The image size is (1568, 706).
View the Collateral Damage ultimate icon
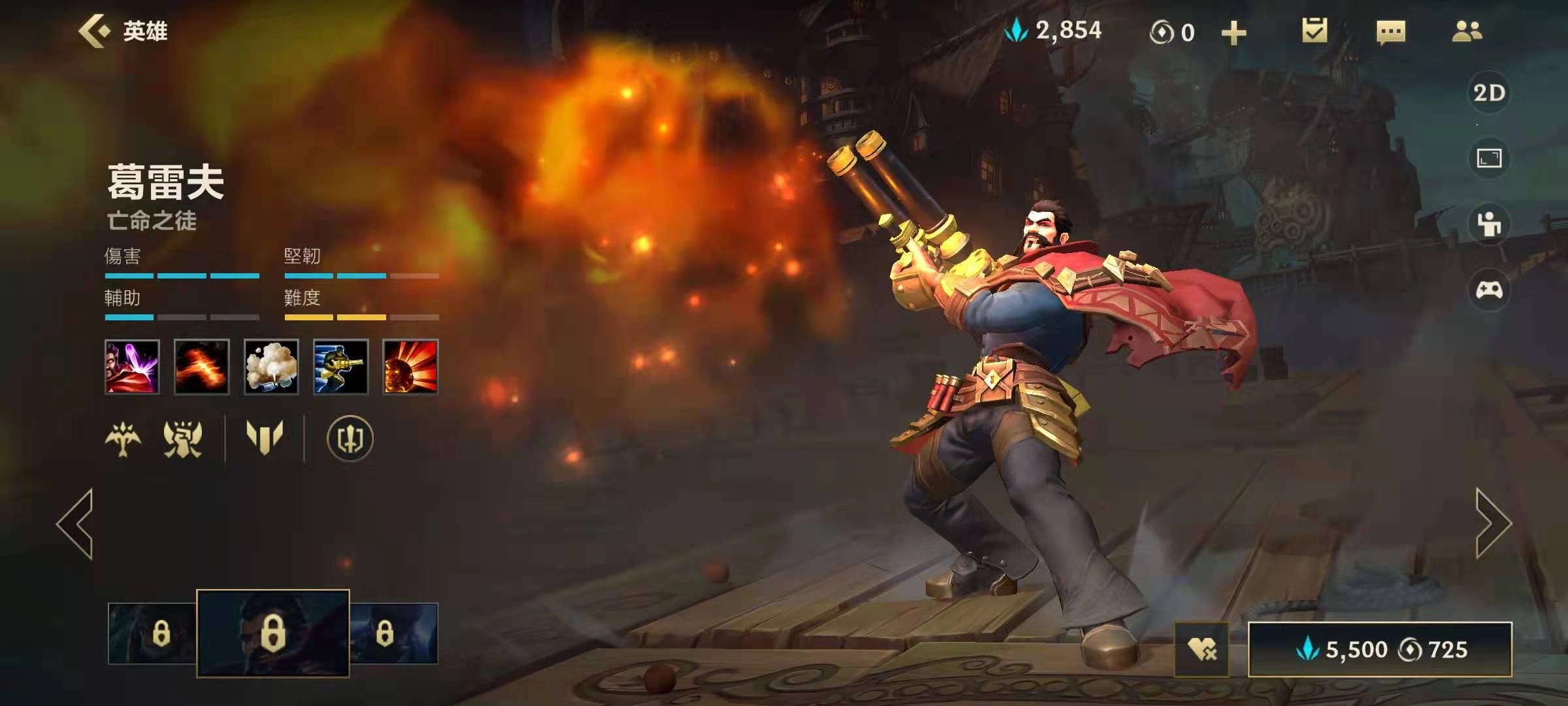[x=410, y=367]
